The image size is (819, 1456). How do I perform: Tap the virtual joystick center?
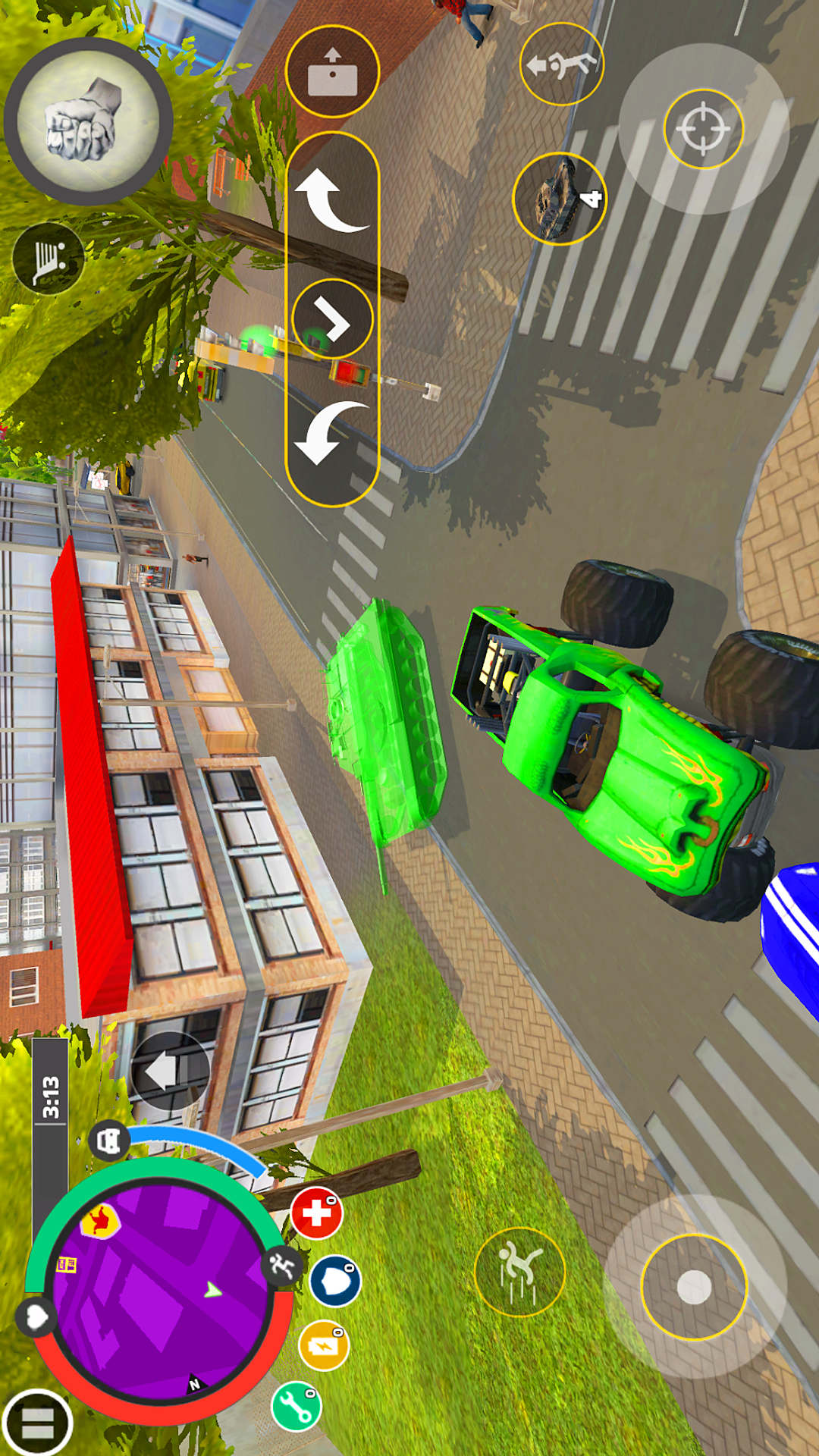tap(694, 1287)
